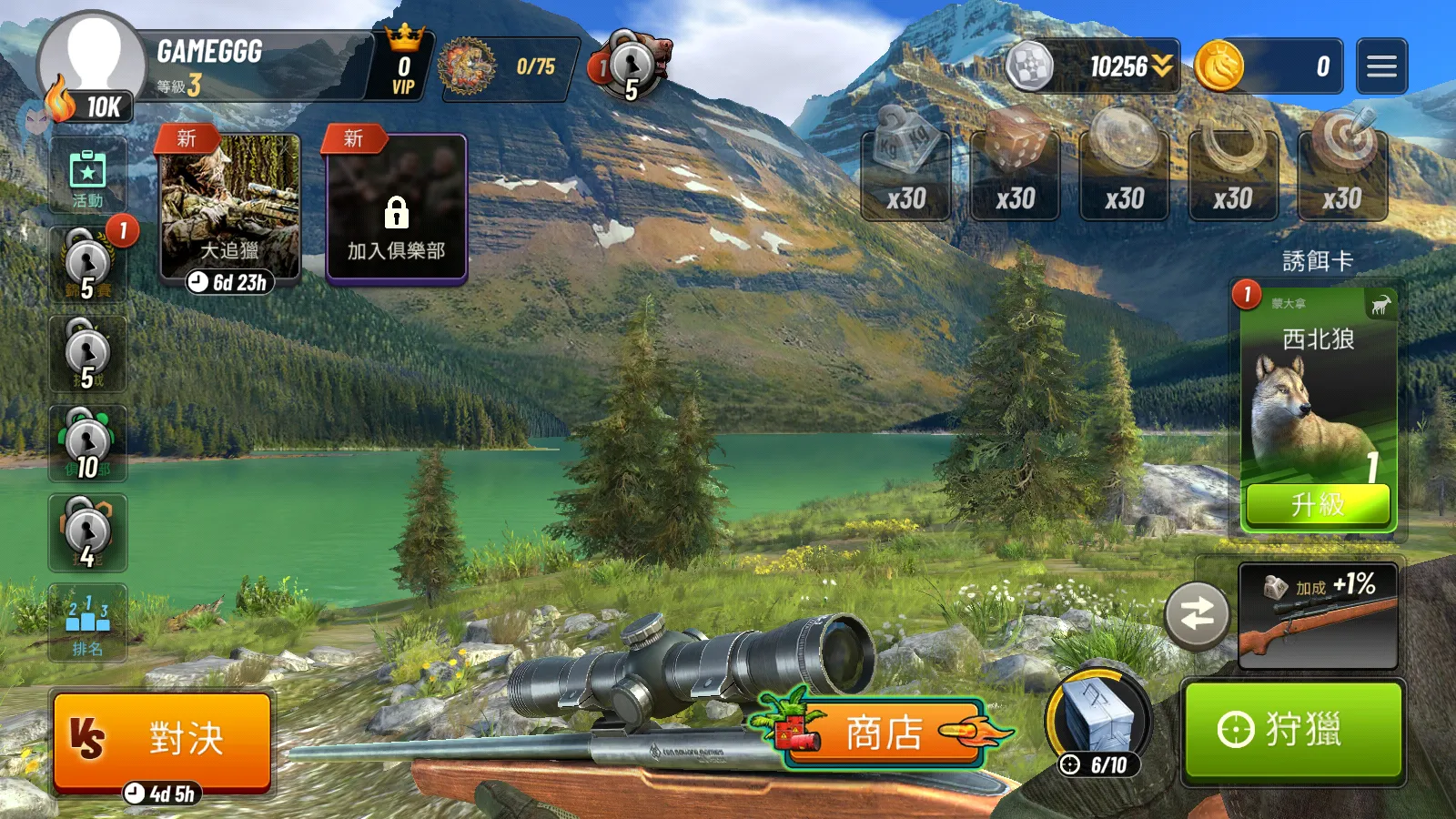This screenshot has height=819, width=1456.
Task: Click the bear trophy lock showing 5
Action: coord(631,66)
